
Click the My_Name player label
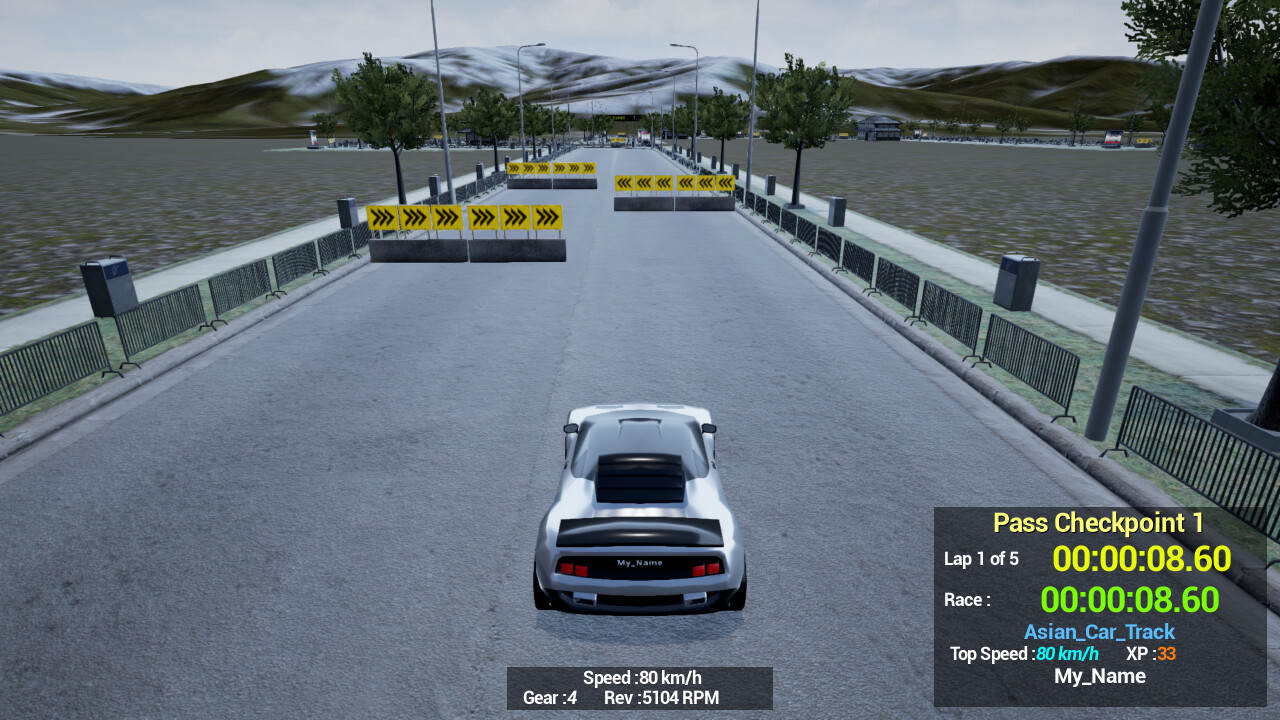1099,676
